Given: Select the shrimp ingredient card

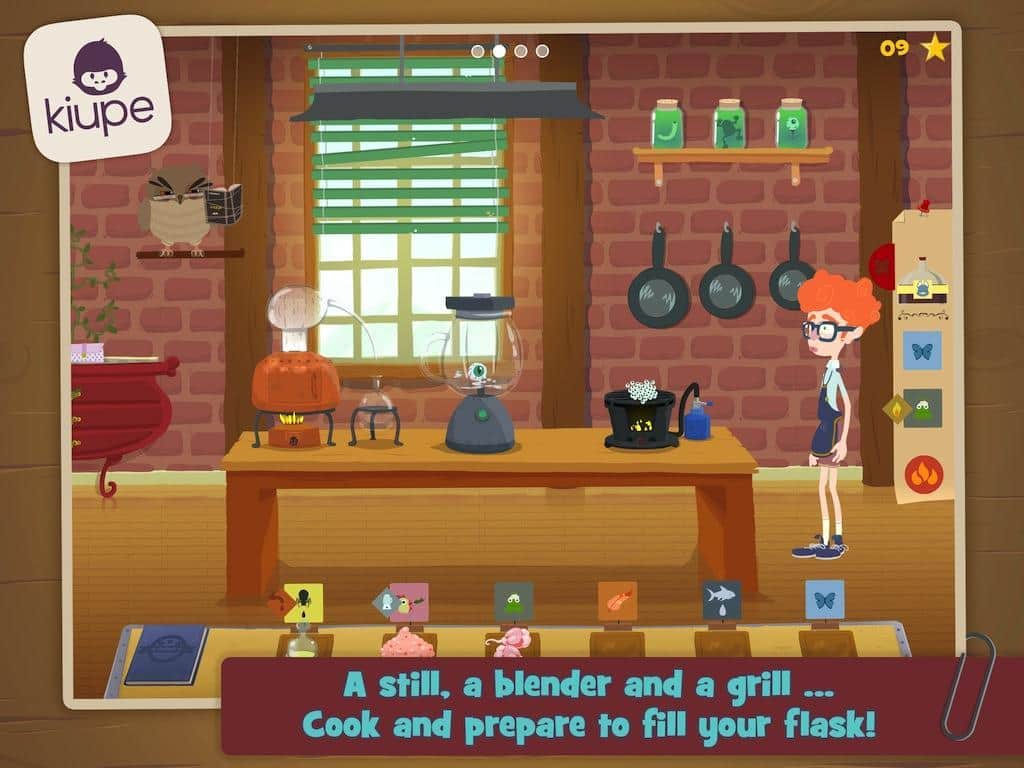Looking at the screenshot, I should click(617, 601).
